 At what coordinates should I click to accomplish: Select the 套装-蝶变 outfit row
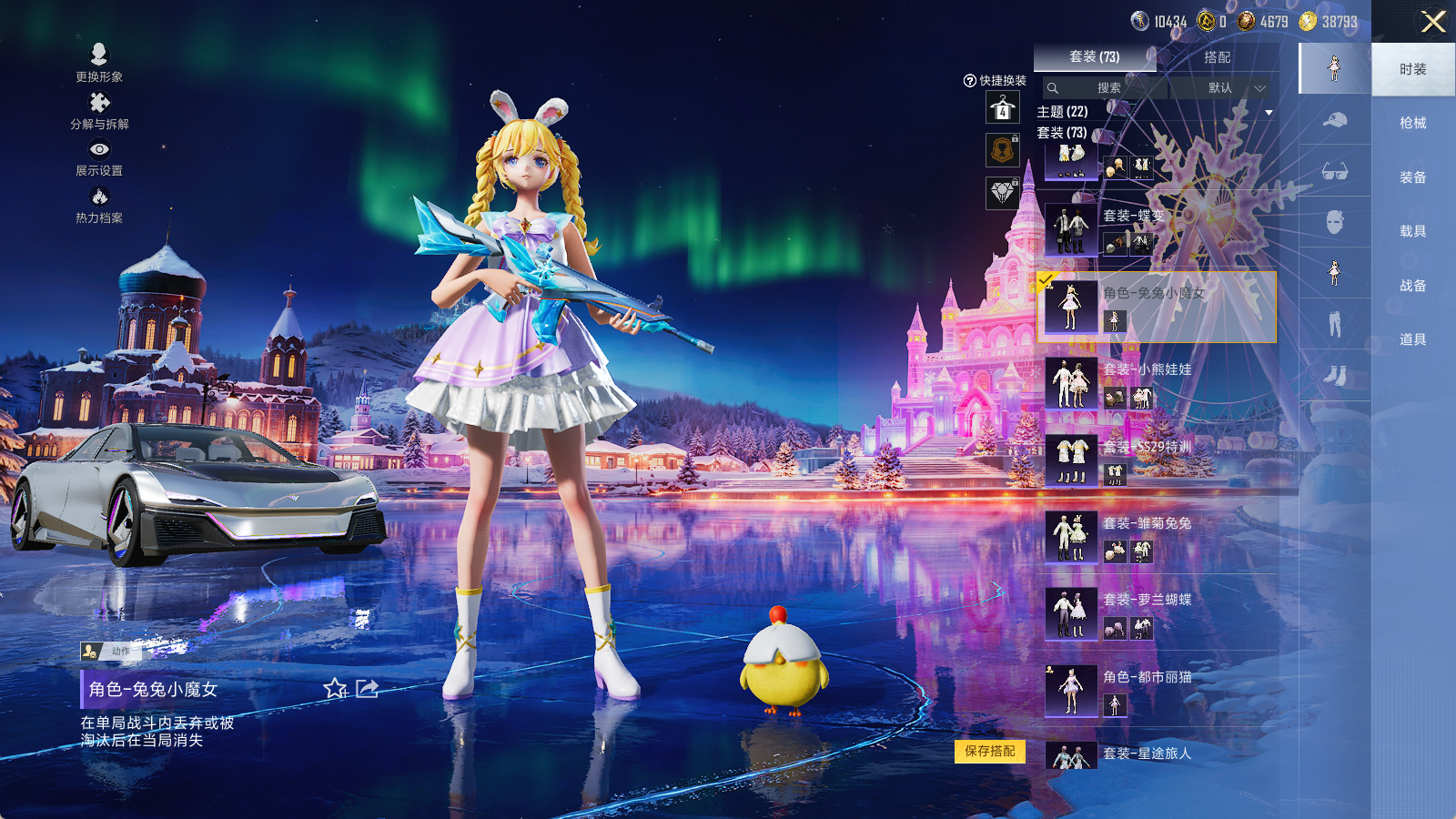[x=1156, y=230]
